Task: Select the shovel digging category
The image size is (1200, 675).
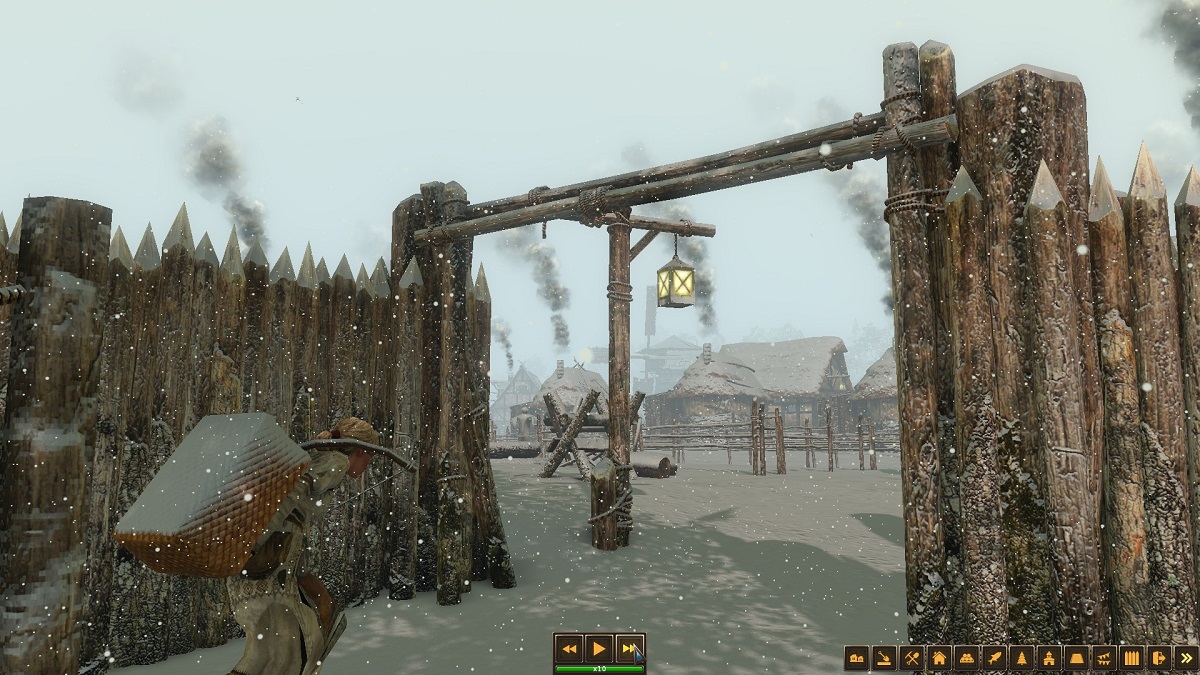Action: pyautogui.click(x=884, y=658)
